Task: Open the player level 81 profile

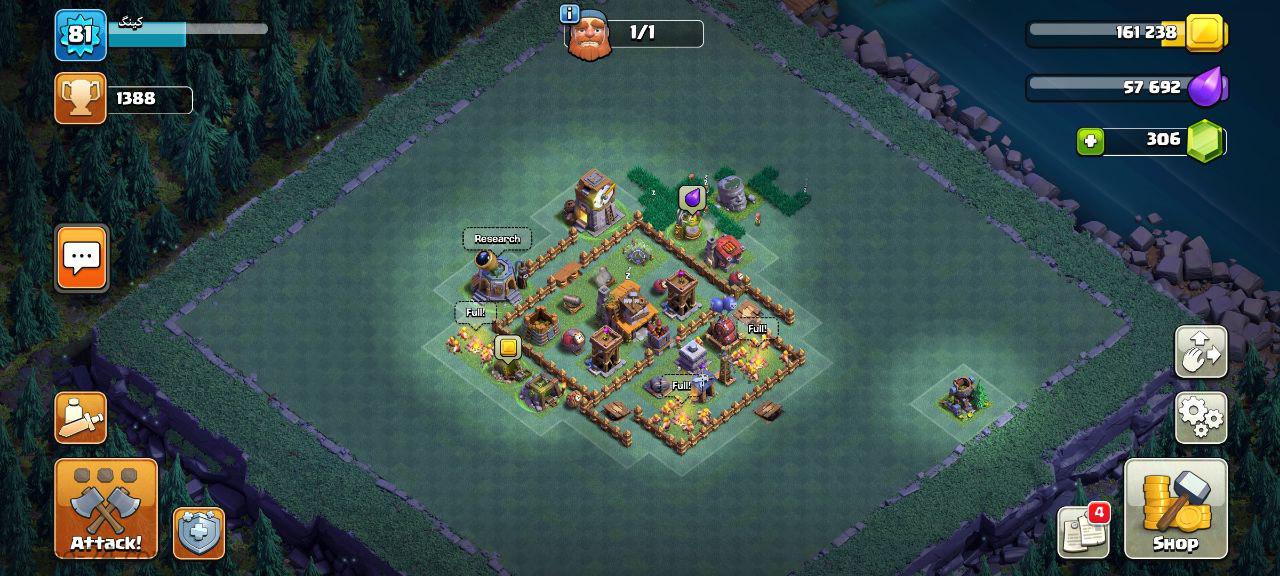Action: pos(80,35)
